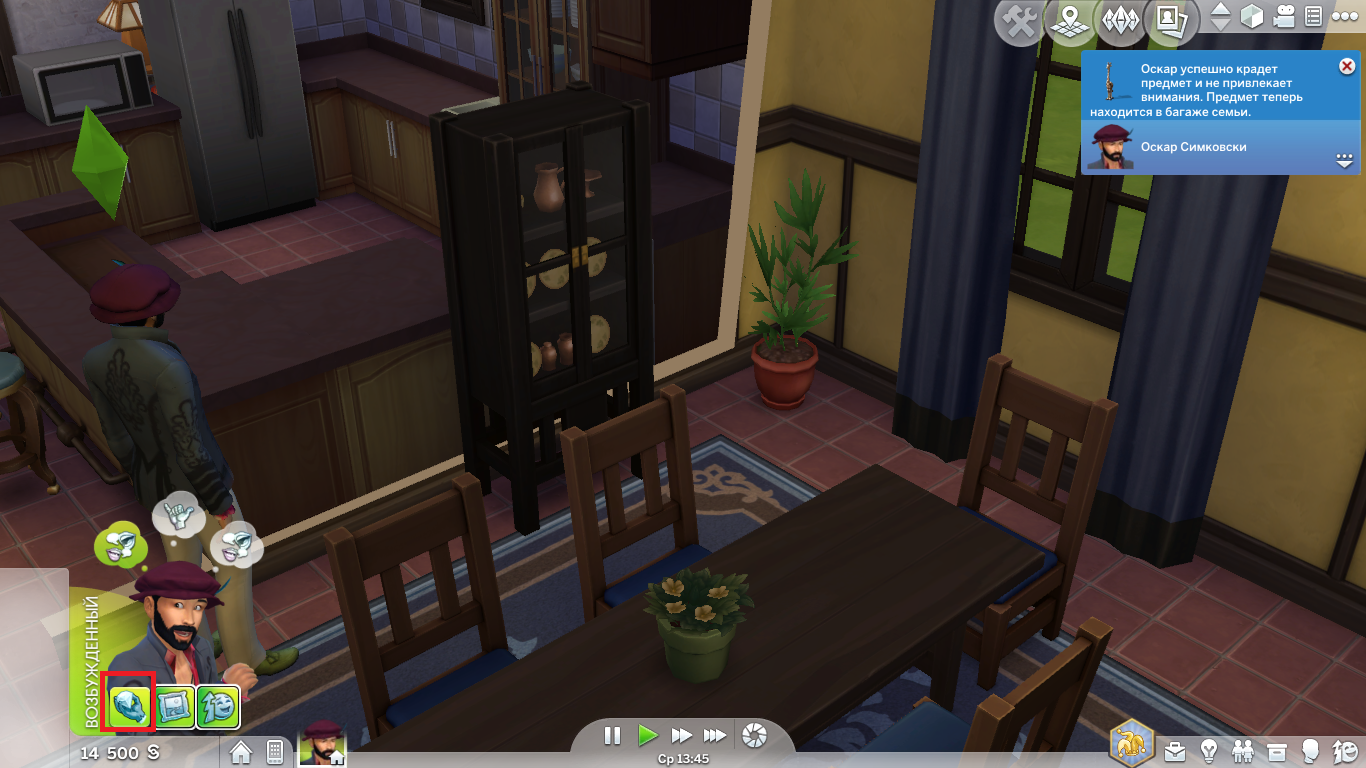Open the Manage Households plumbob button
This screenshot has width=1366, height=768.
(1118, 22)
